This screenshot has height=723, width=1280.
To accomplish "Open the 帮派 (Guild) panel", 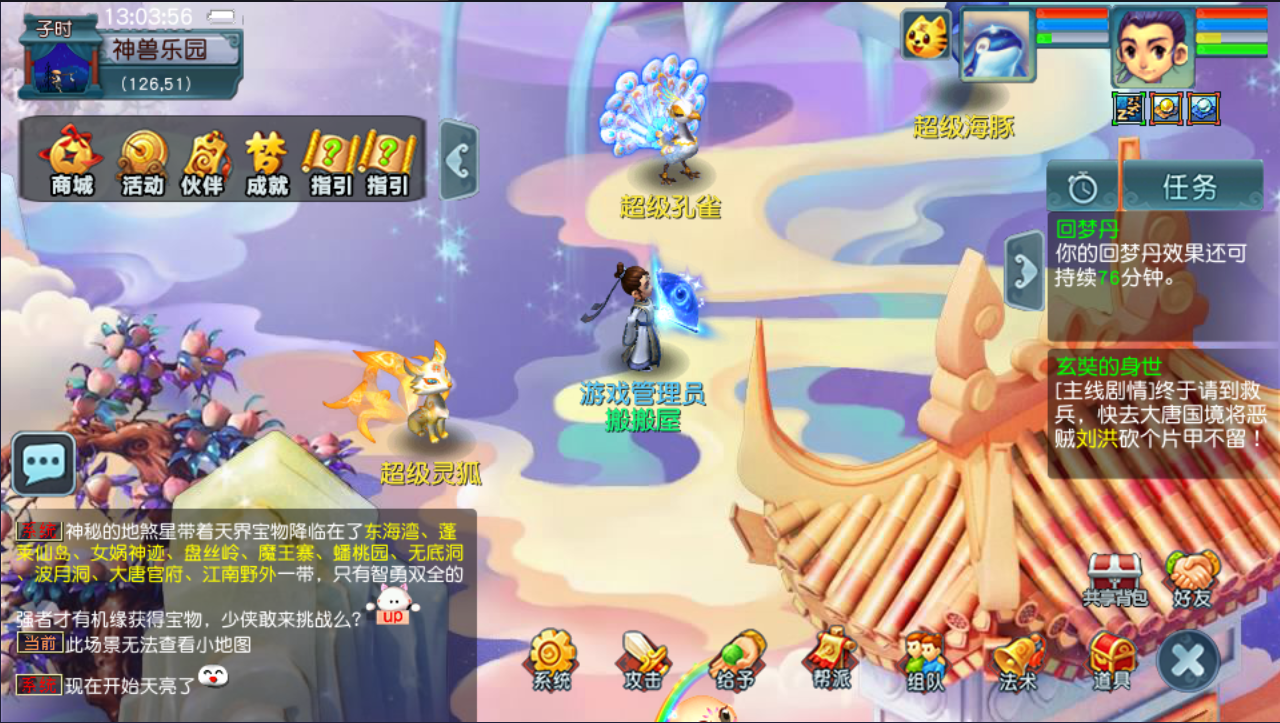I will [x=828, y=661].
